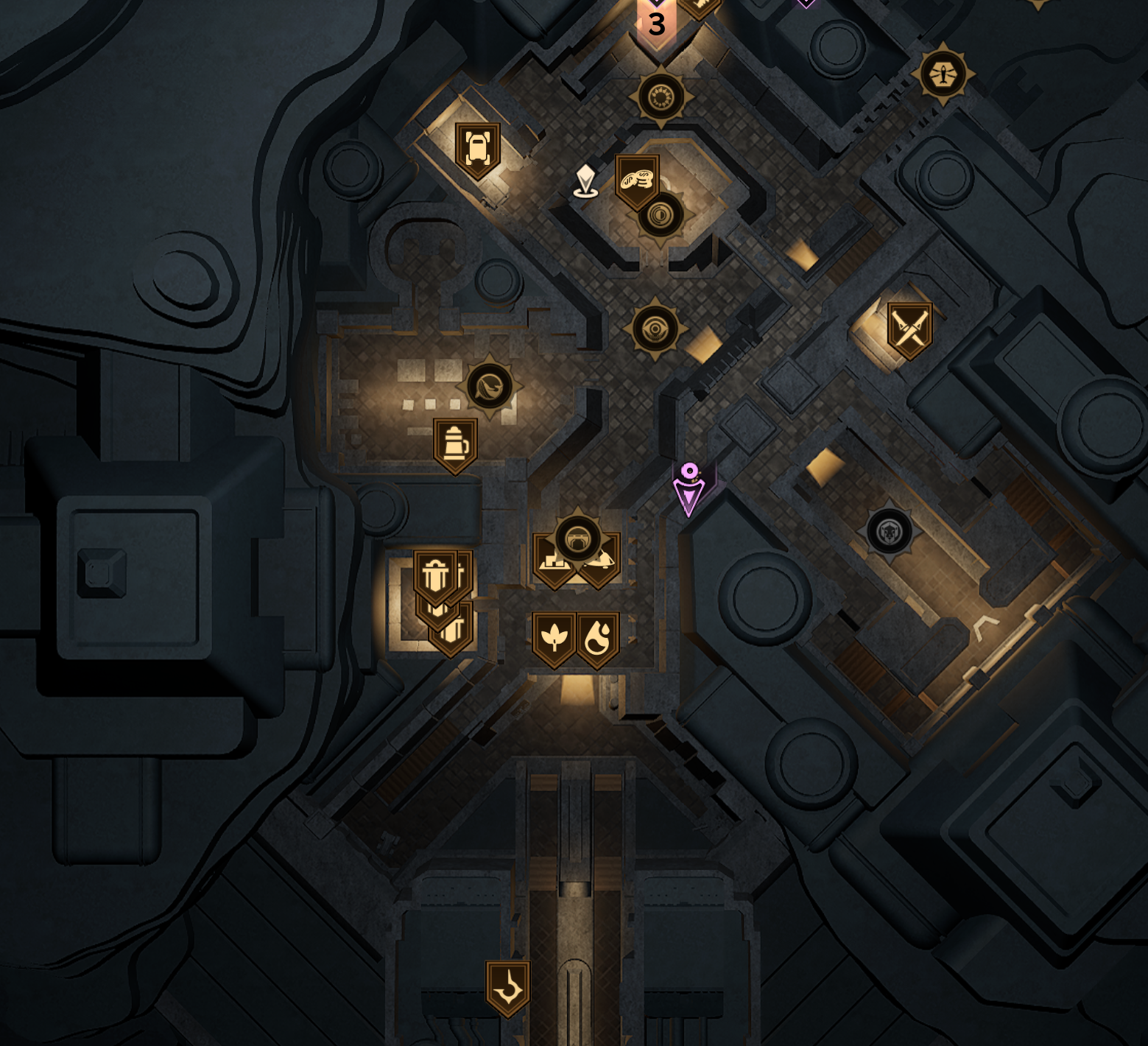Click the eye emblem sun marker
The width and height of the screenshot is (1148, 1046).
click(x=655, y=329)
